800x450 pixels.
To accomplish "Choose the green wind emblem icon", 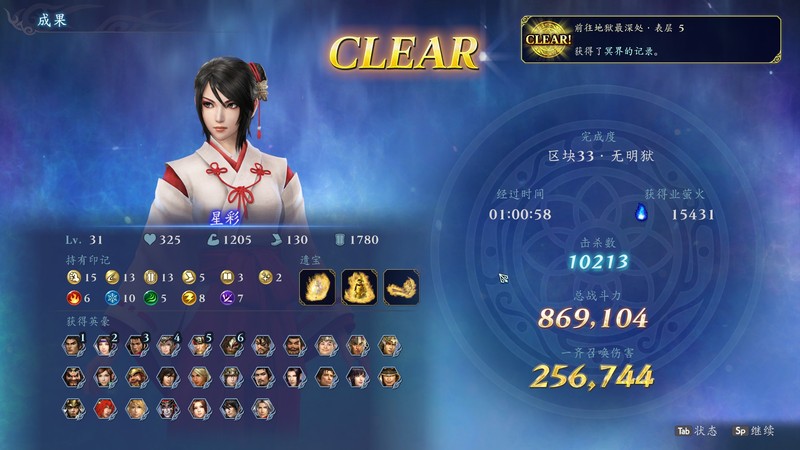I will (152, 297).
